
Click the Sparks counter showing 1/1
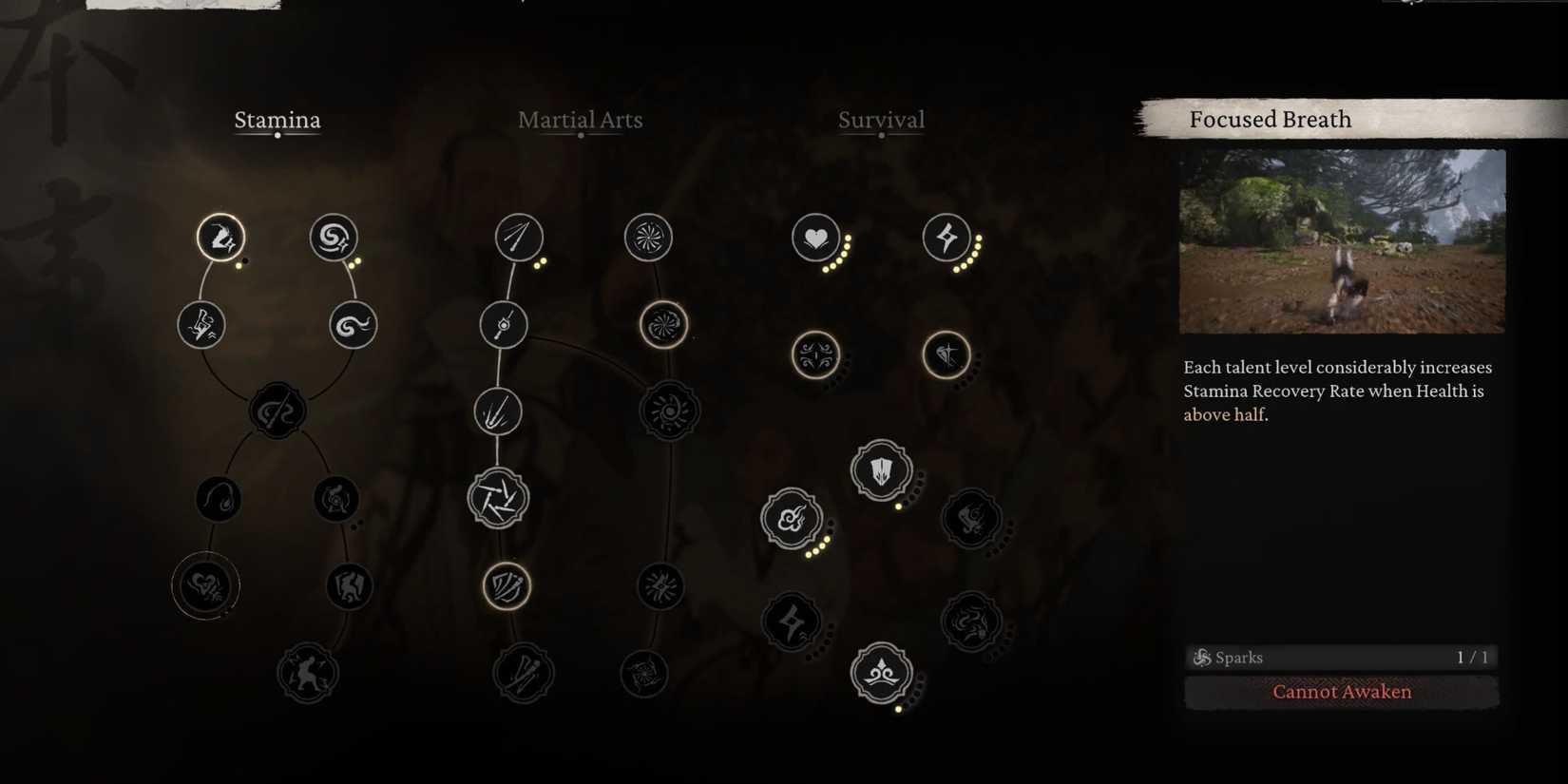(1341, 657)
